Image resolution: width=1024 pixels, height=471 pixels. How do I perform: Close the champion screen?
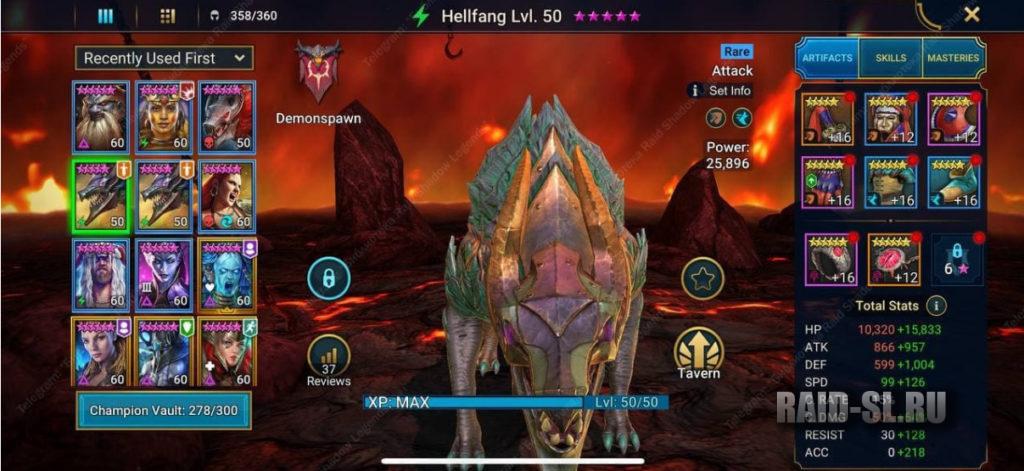tap(971, 15)
